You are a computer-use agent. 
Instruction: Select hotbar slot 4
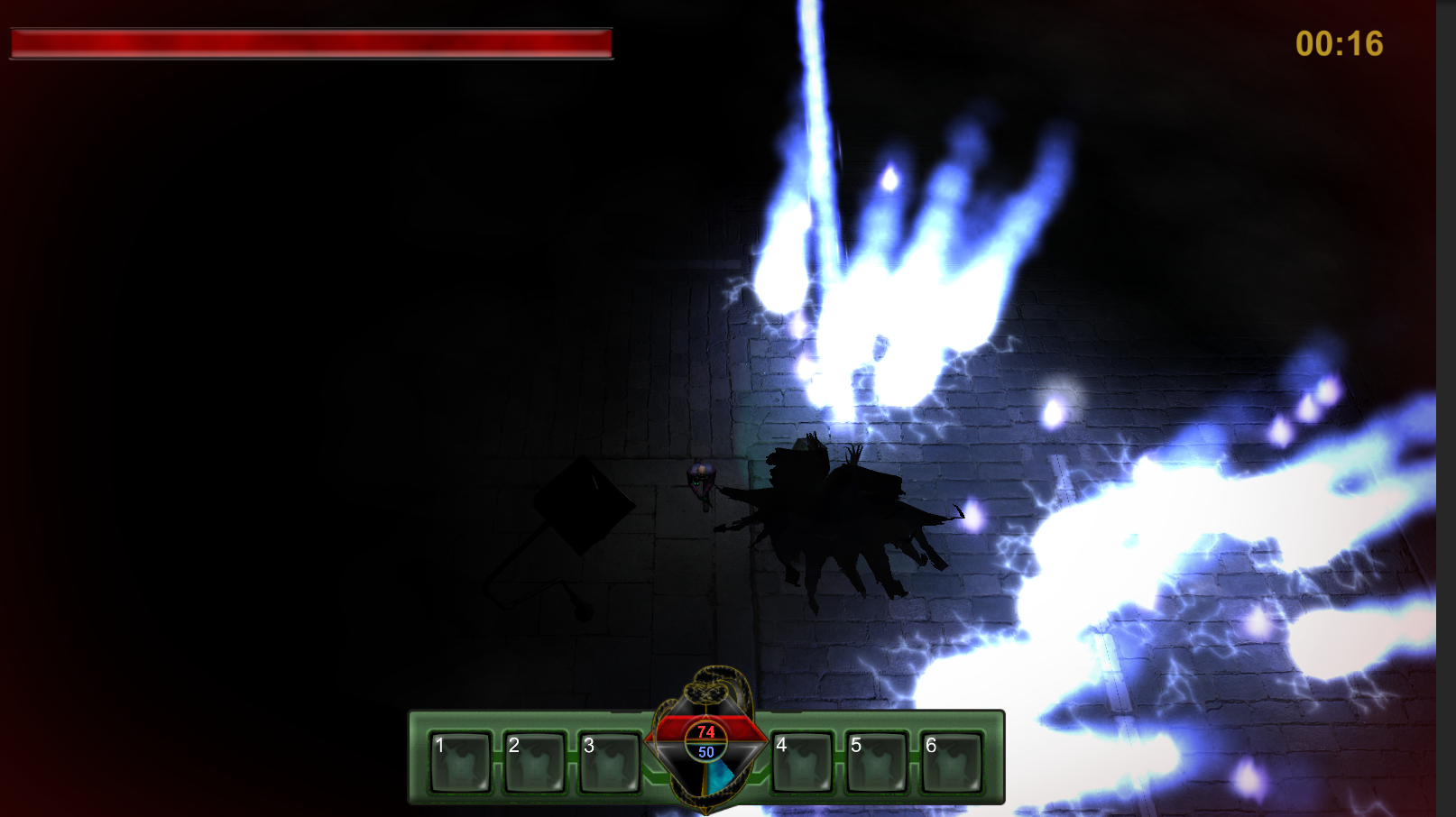[x=801, y=762]
